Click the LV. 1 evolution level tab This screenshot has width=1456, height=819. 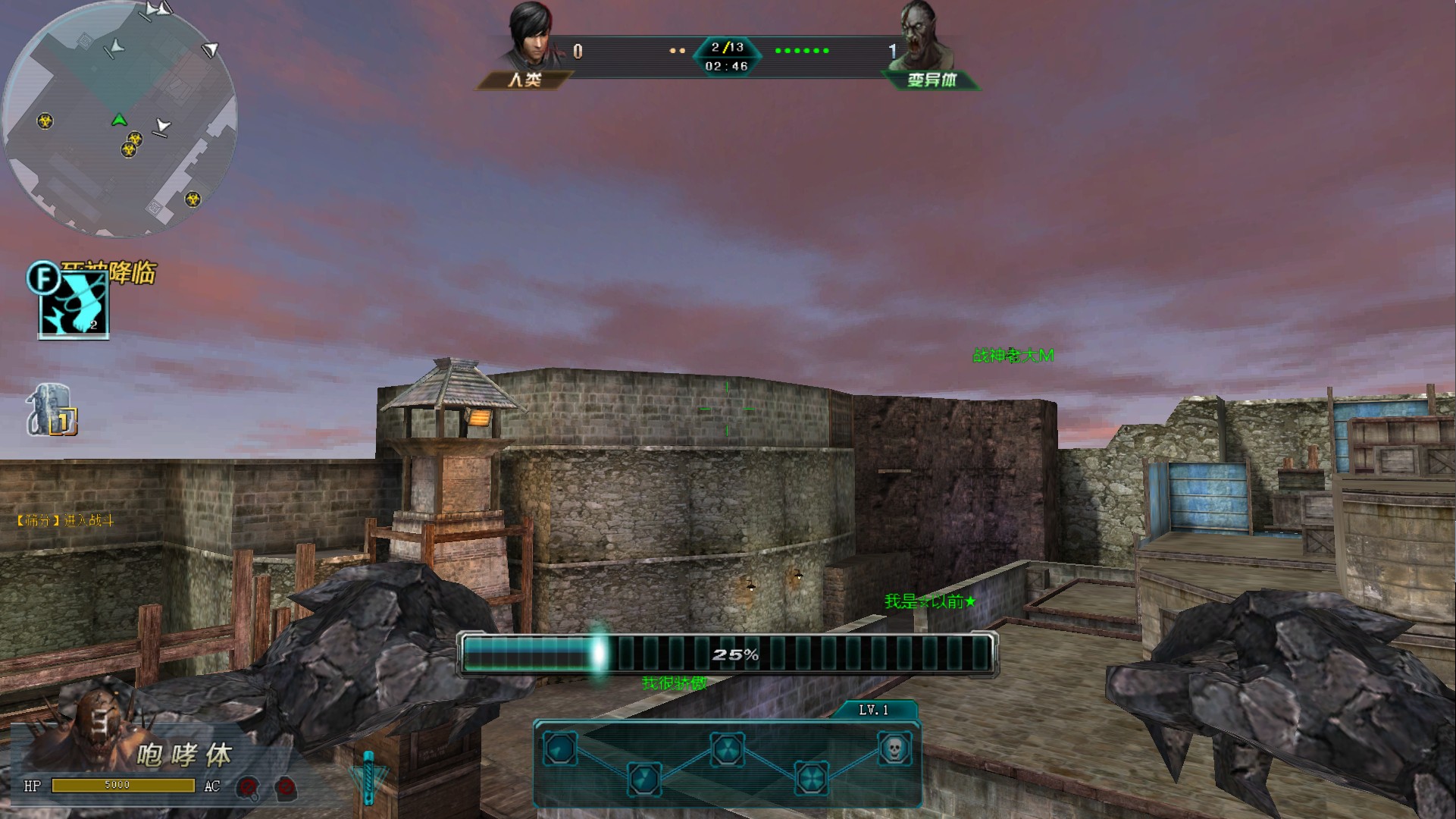(873, 711)
